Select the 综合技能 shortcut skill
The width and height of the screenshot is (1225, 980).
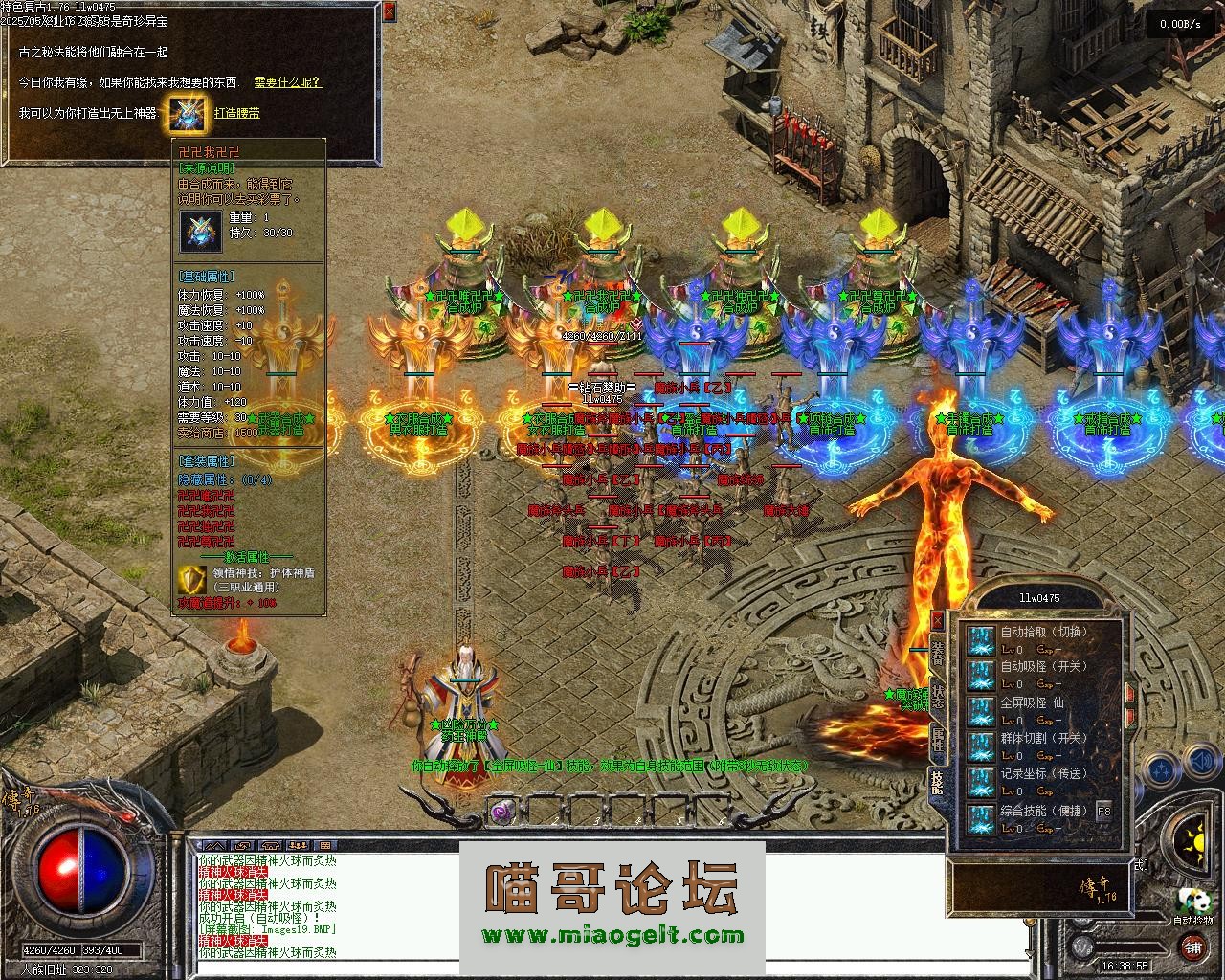pyautogui.click(x=980, y=819)
